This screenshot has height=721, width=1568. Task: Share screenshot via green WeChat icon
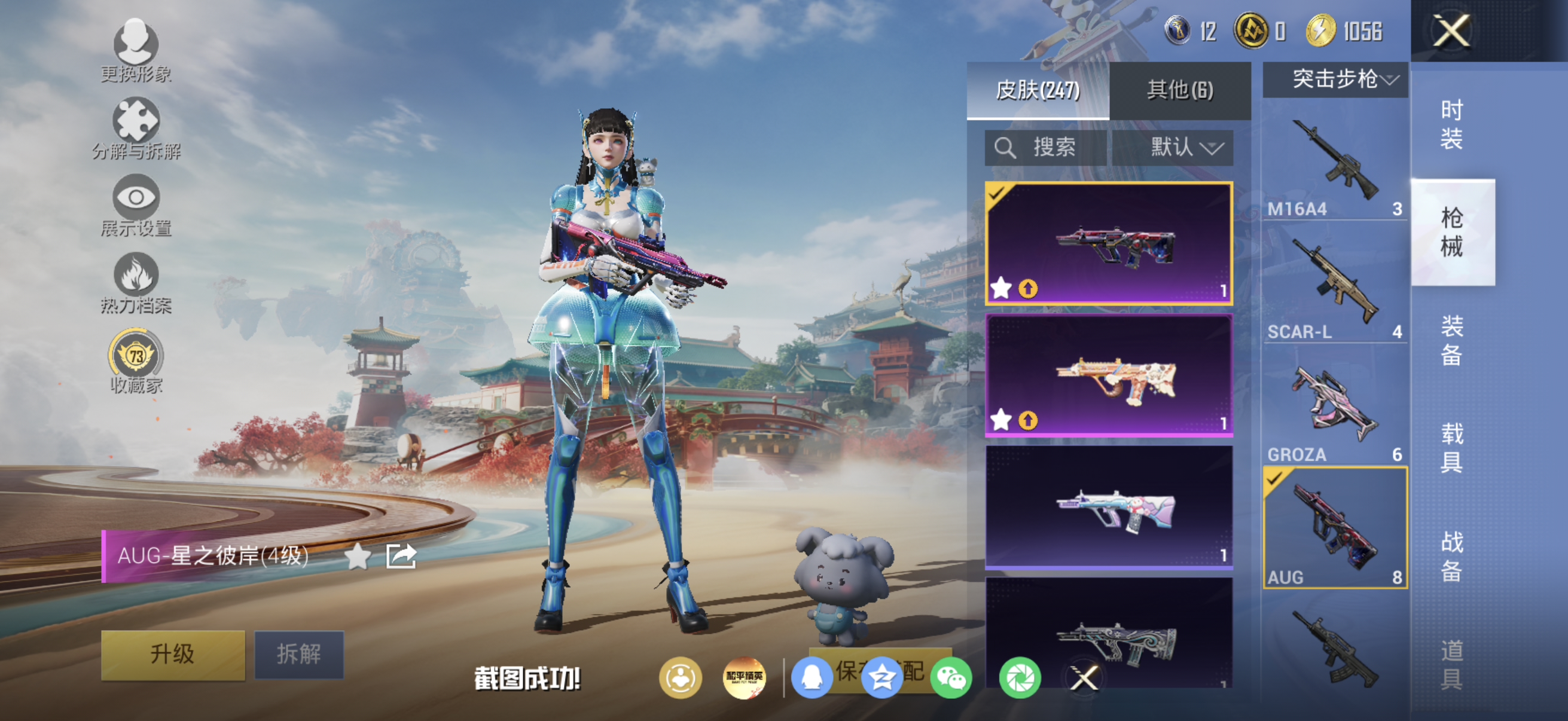pyautogui.click(x=951, y=678)
